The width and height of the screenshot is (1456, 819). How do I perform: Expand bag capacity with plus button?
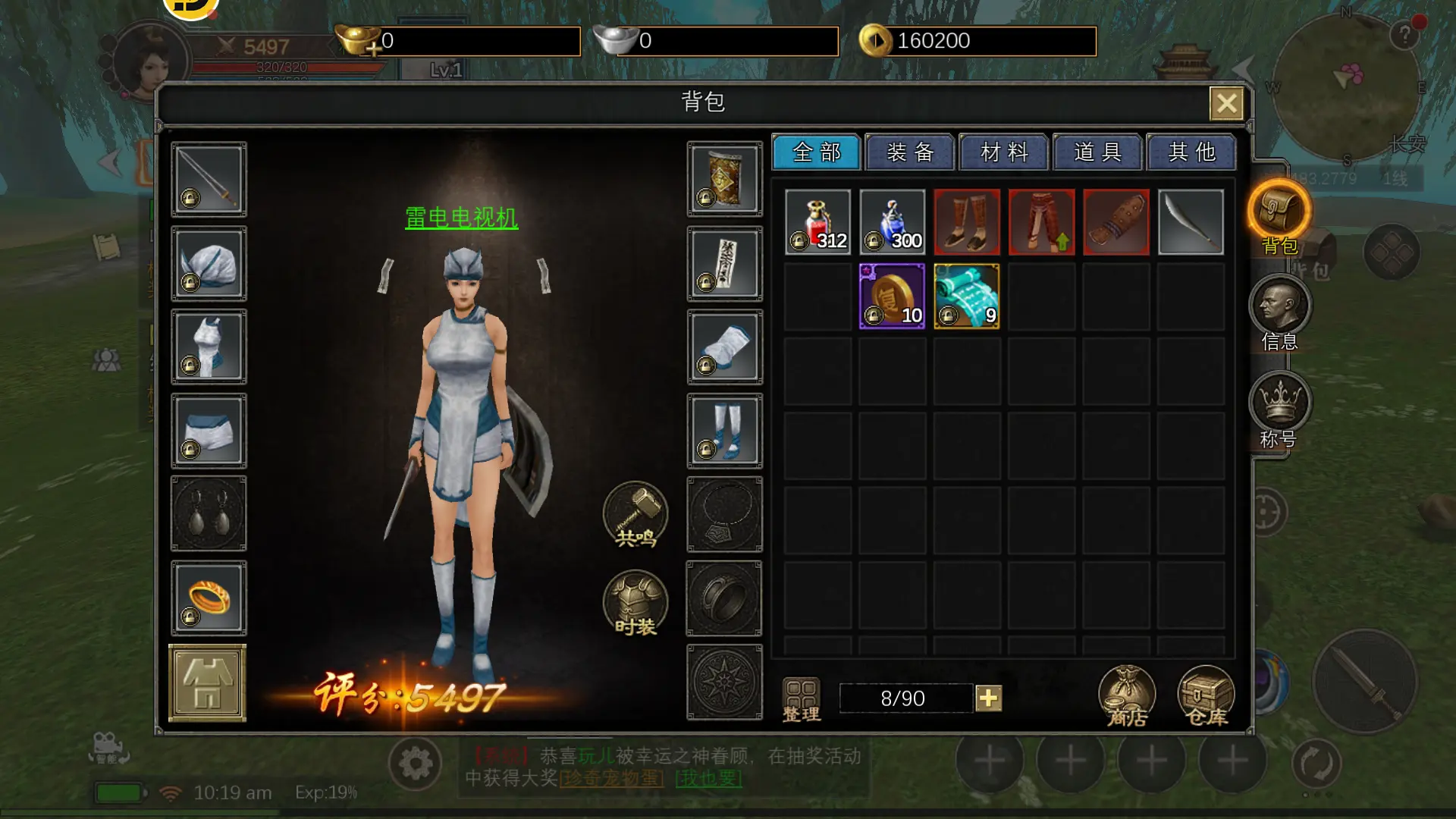pyautogui.click(x=988, y=698)
